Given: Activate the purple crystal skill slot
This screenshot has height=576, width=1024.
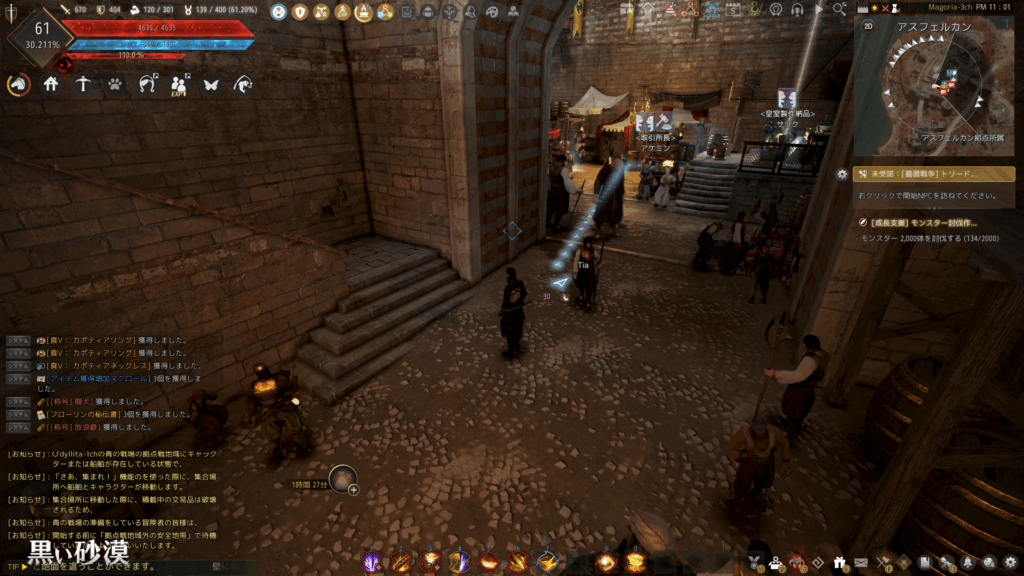Looking at the screenshot, I should (x=372, y=562).
